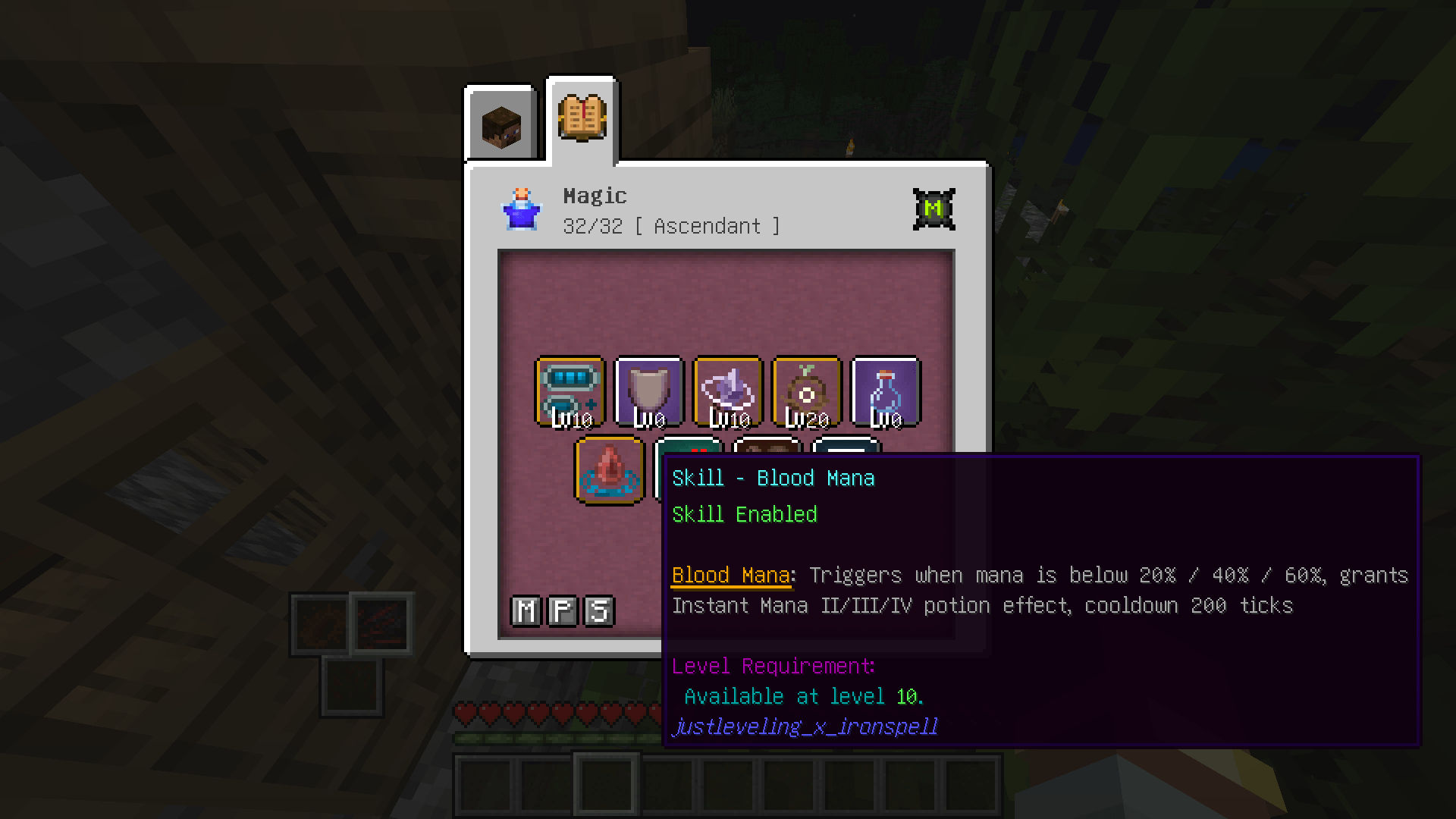
Task: Click the totem sprout skill at Lv20
Action: pos(806,391)
